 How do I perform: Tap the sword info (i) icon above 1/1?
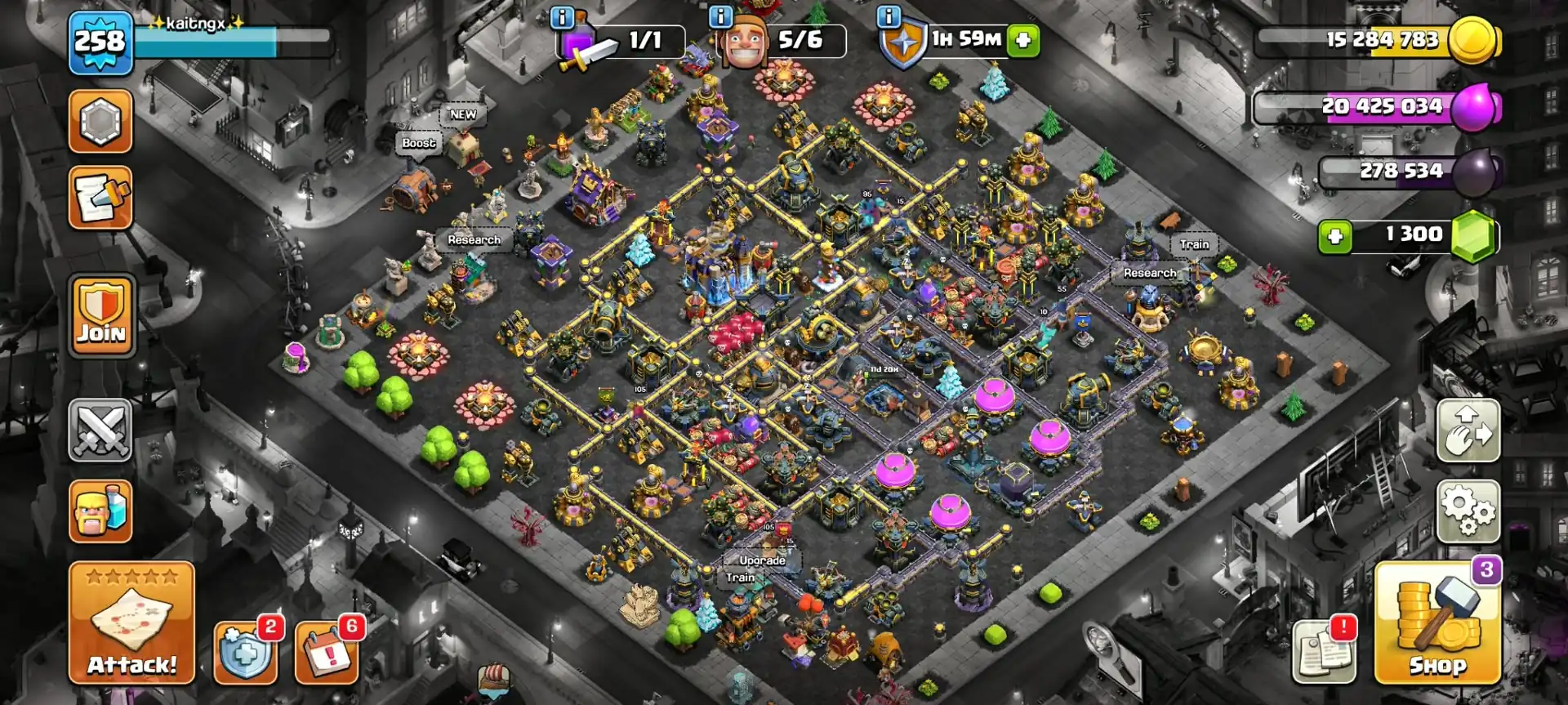point(562,16)
